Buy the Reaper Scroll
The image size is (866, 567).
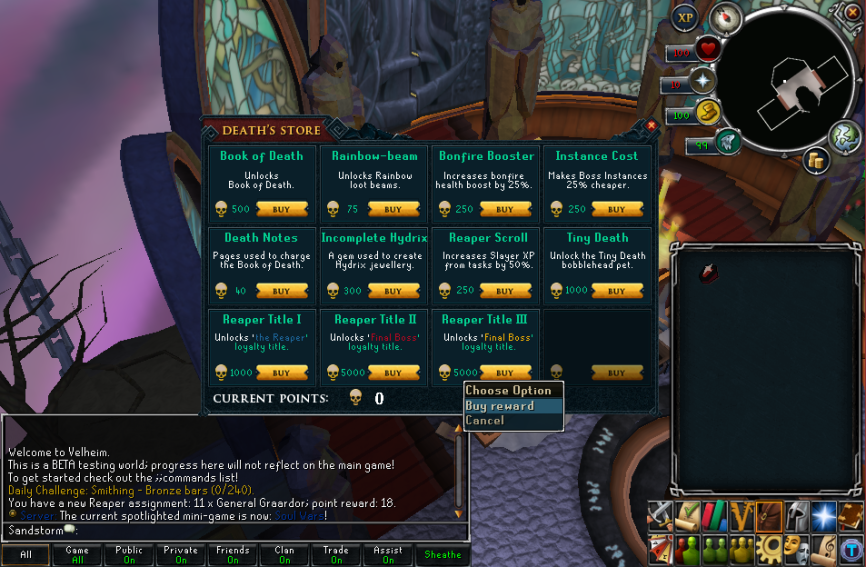(x=505, y=291)
